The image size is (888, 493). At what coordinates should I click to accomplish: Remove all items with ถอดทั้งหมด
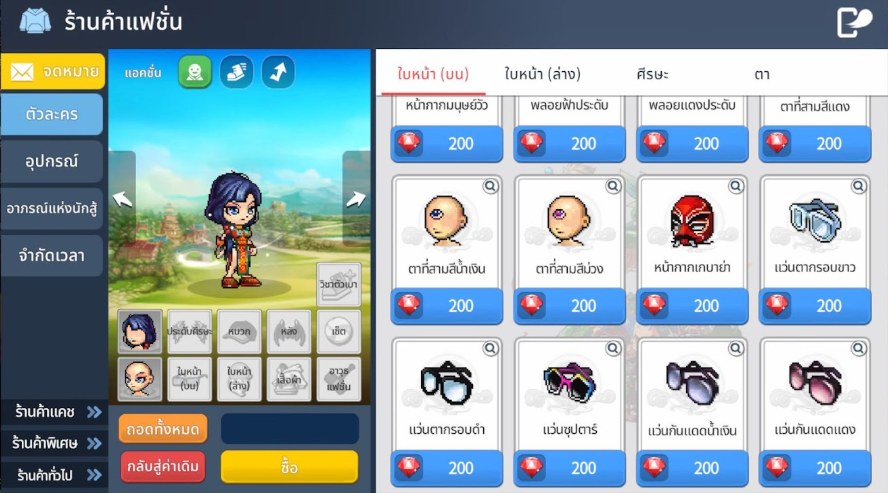[x=163, y=429]
